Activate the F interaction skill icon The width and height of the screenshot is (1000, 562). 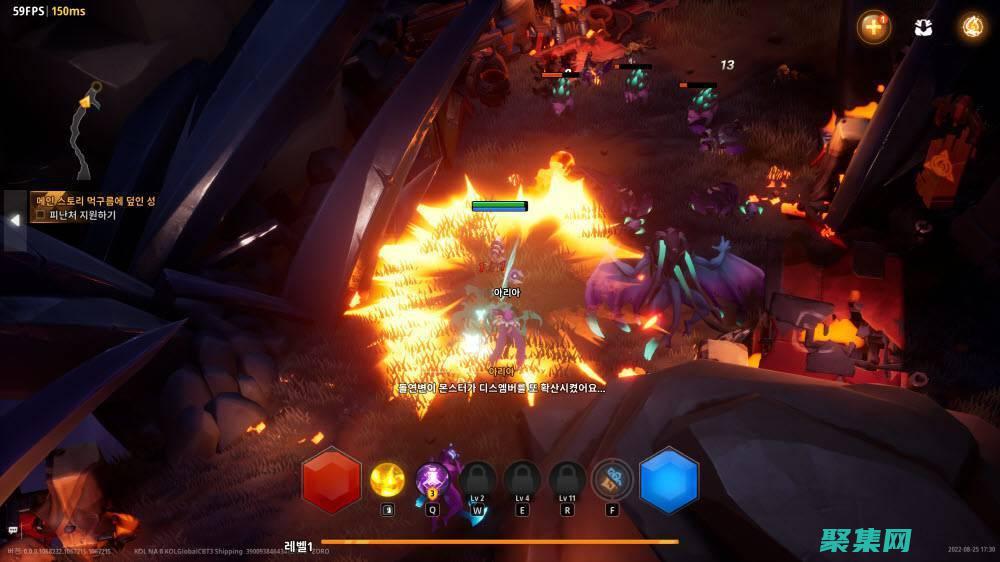point(612,480)
